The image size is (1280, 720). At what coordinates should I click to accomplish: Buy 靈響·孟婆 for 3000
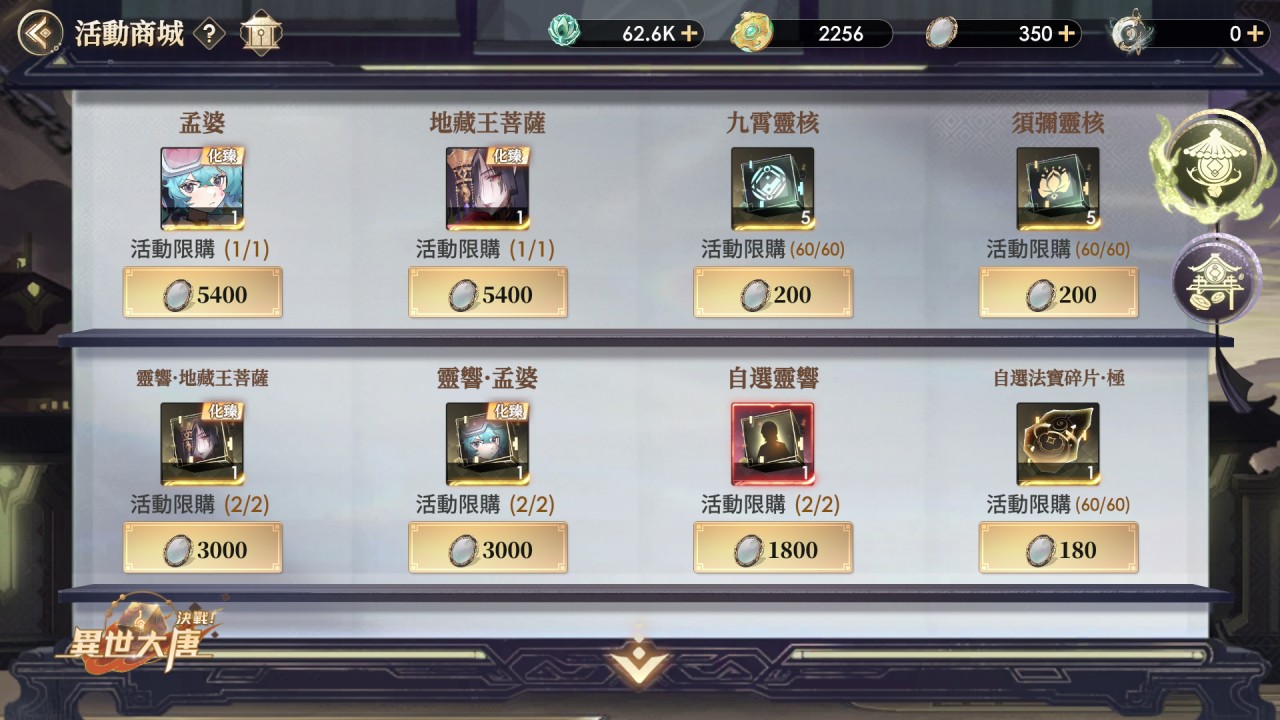[x=488, y=549]
